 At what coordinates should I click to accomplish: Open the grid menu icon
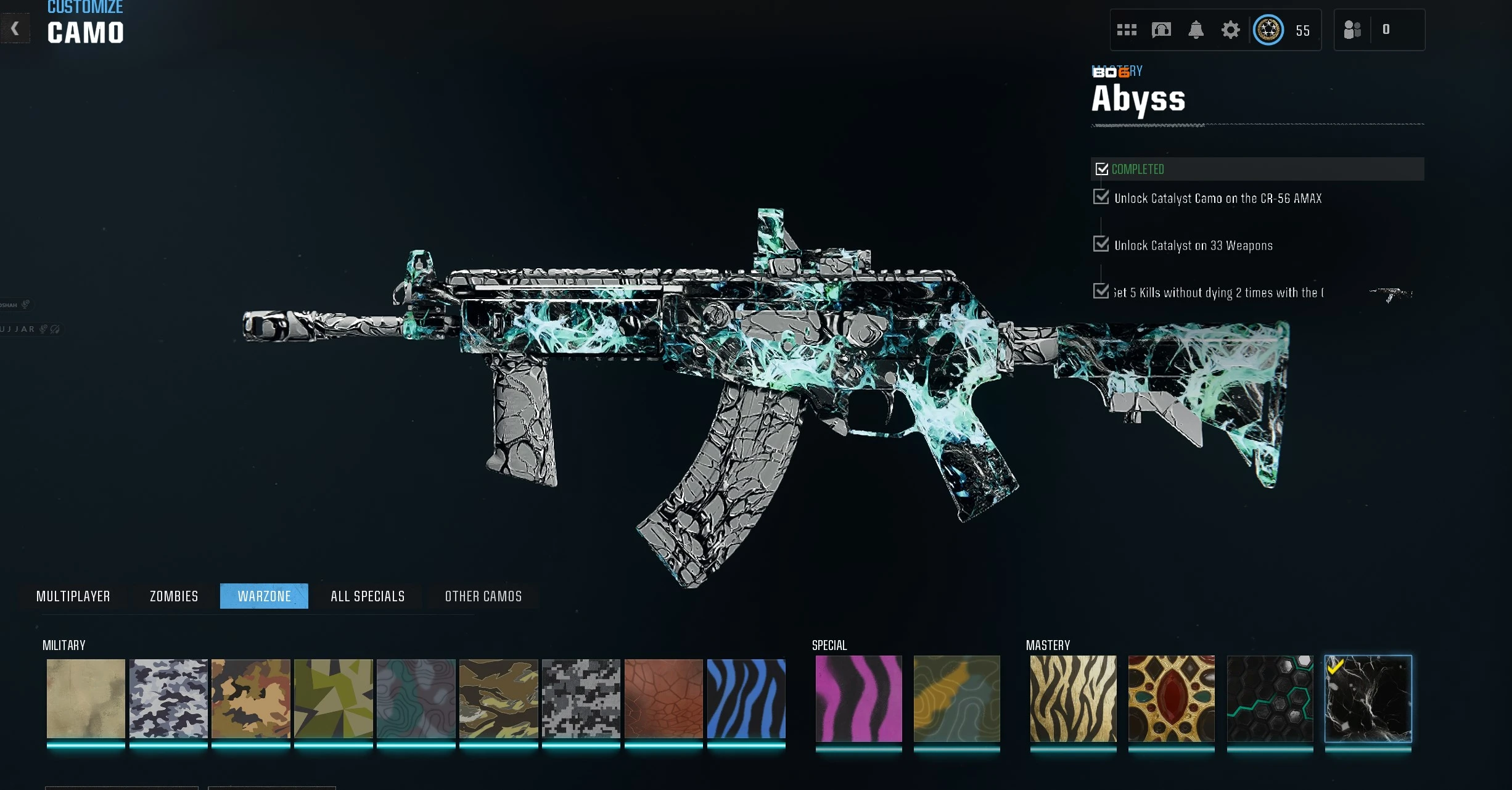1127,30
